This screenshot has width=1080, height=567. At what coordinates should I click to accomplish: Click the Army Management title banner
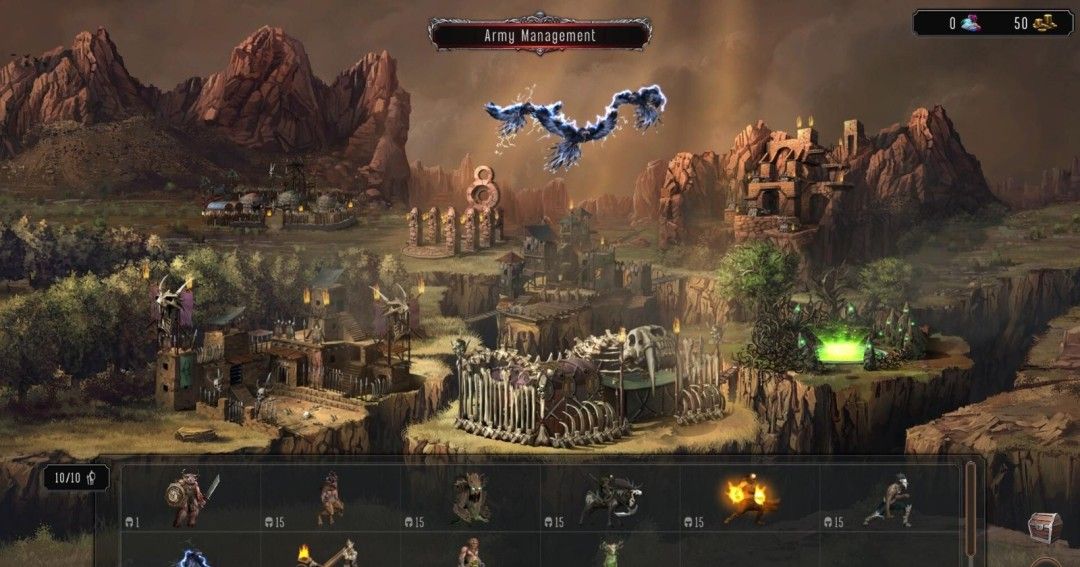click(540, 35)
